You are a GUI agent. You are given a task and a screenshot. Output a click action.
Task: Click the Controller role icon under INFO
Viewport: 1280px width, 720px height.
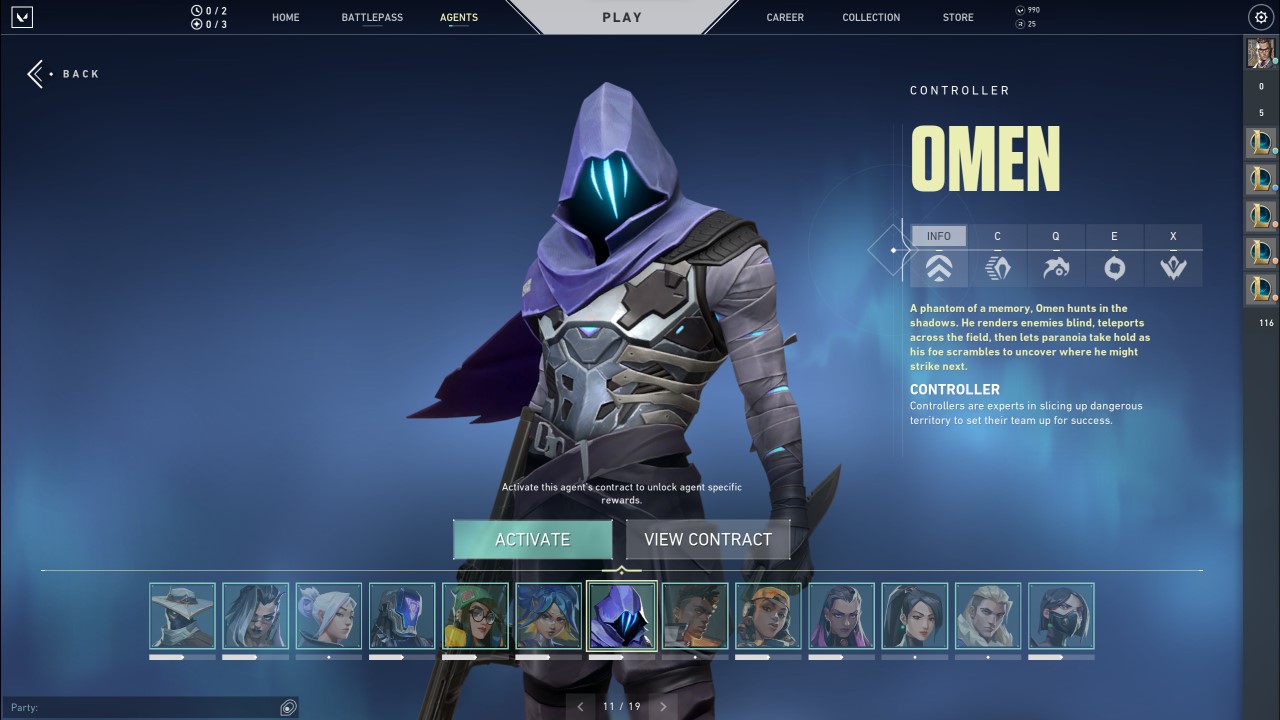point(938,267)
